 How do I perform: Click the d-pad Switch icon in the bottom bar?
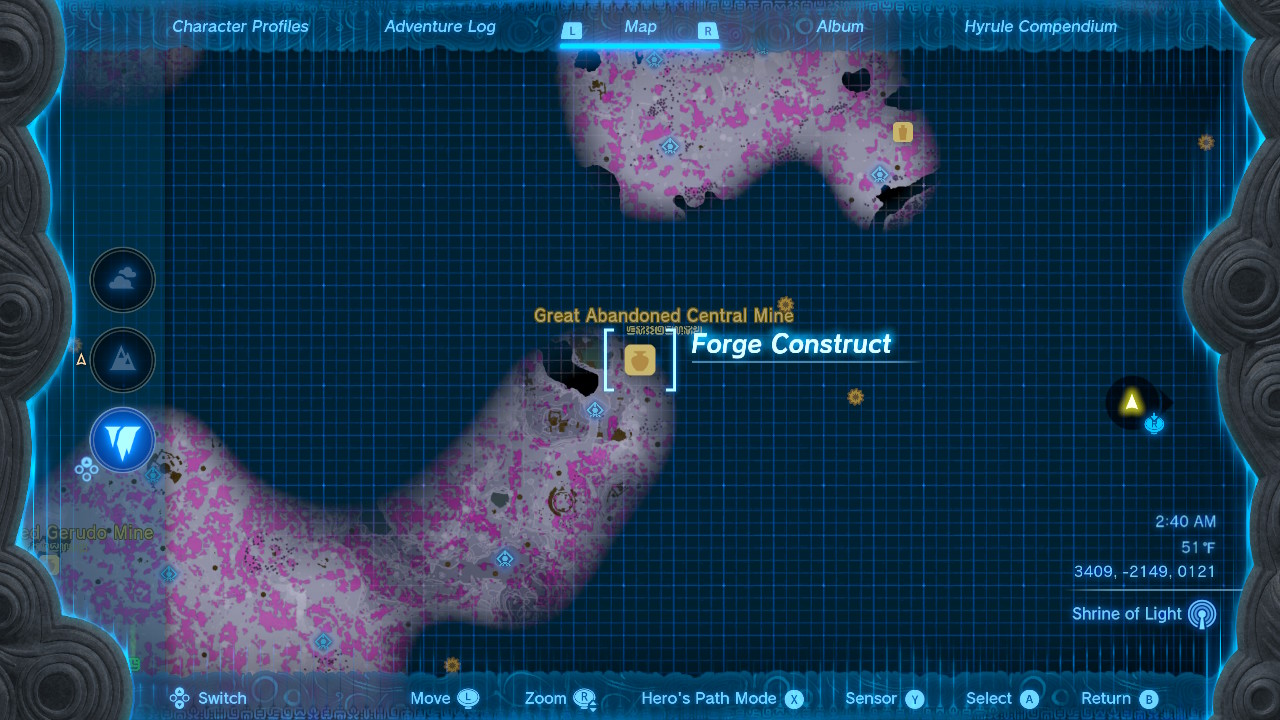click(179, 698)
